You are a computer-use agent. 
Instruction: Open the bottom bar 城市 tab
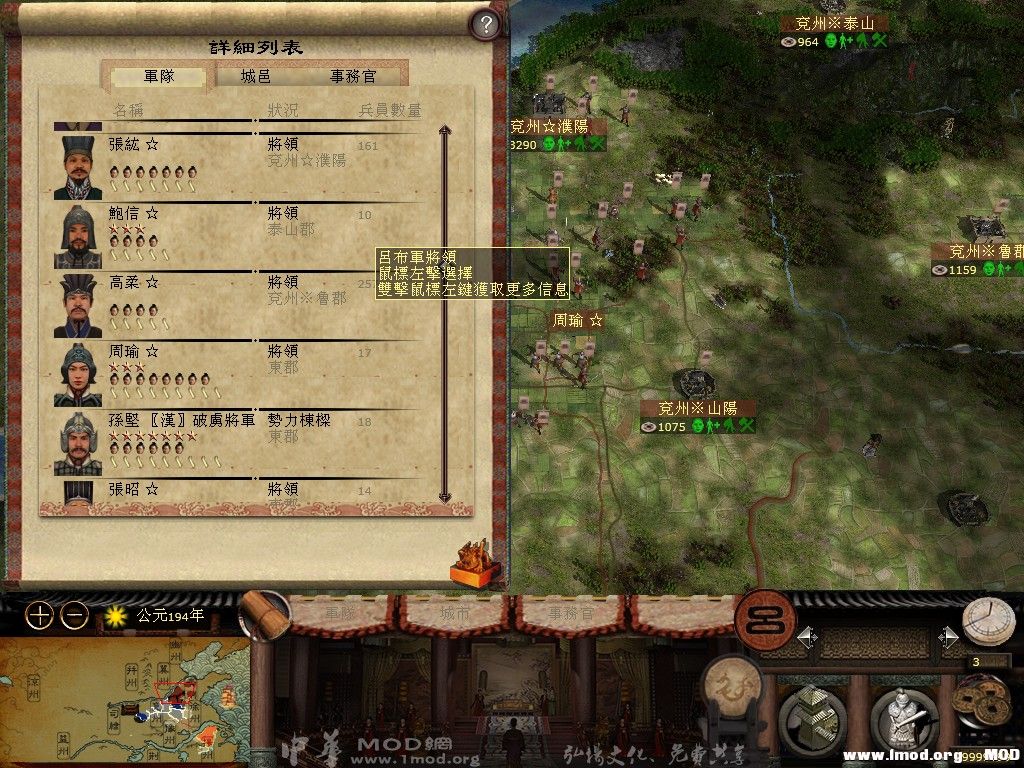pos(452,614)
